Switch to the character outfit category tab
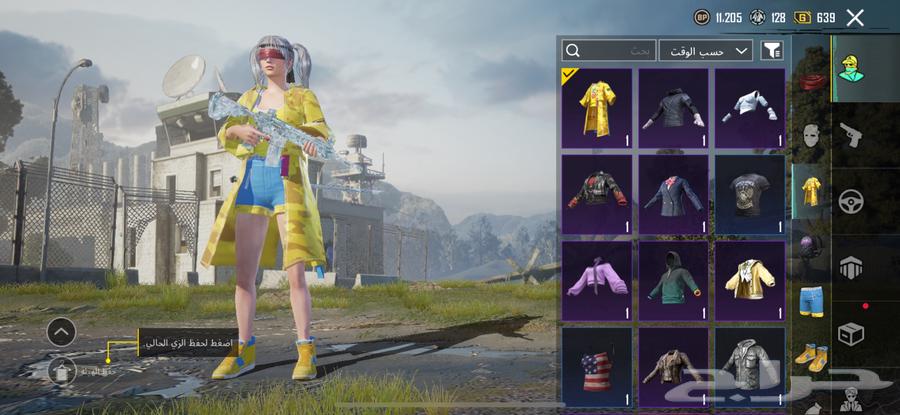The height and width of the screenshot is (415, 900). [851, 68]
